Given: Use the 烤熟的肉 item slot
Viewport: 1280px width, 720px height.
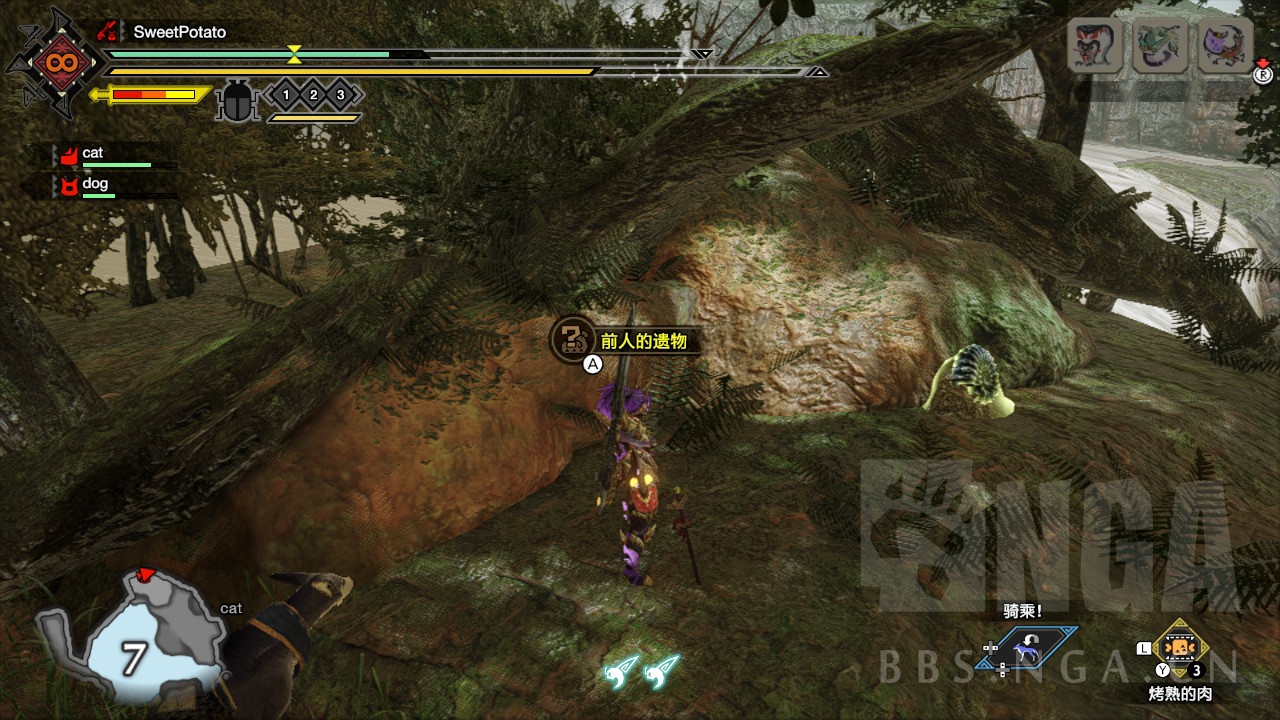Looking at the screenshot, I should (1182, 650).
